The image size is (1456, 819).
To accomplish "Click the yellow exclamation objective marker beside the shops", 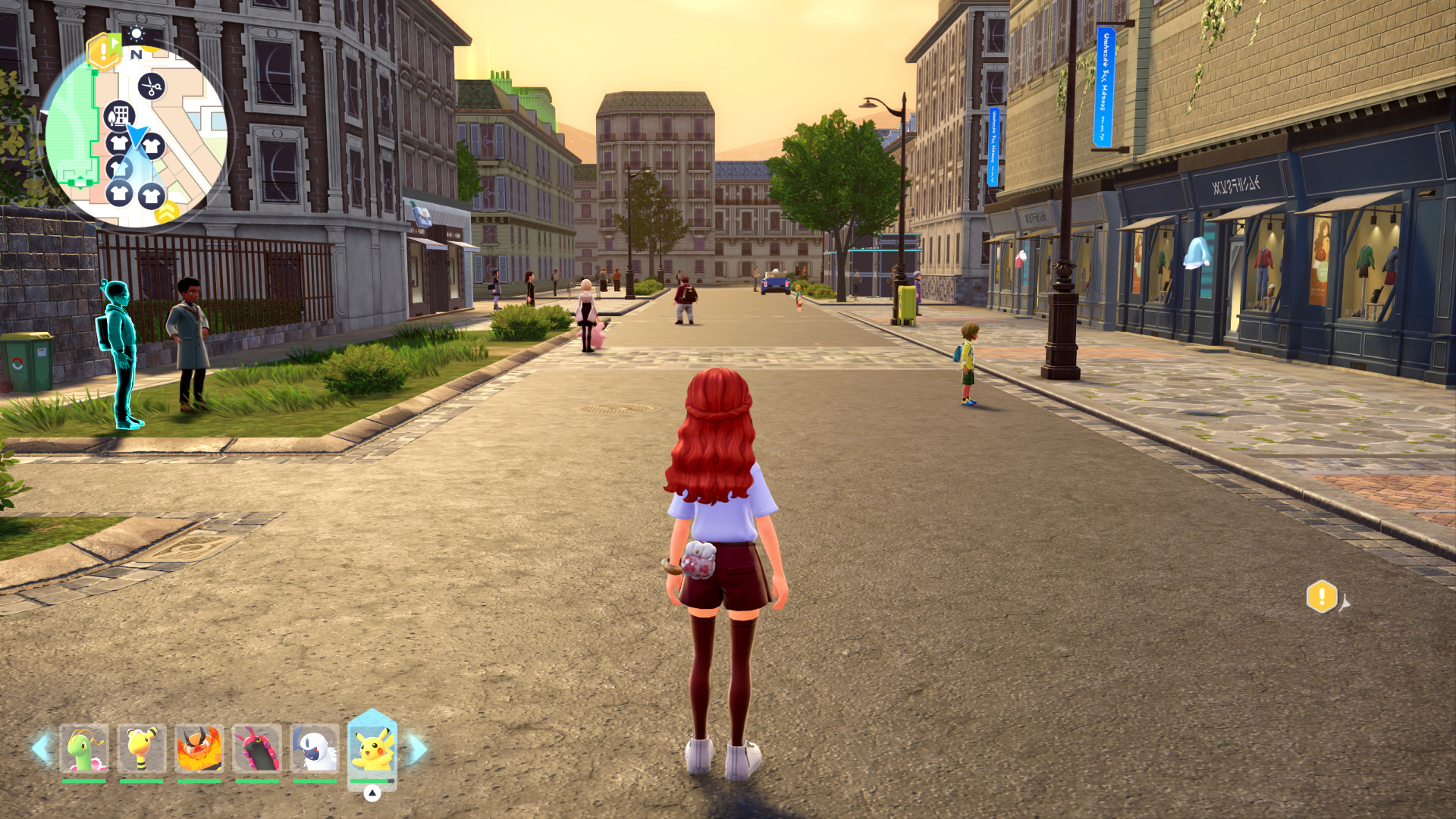I will tap(1321, 597).
